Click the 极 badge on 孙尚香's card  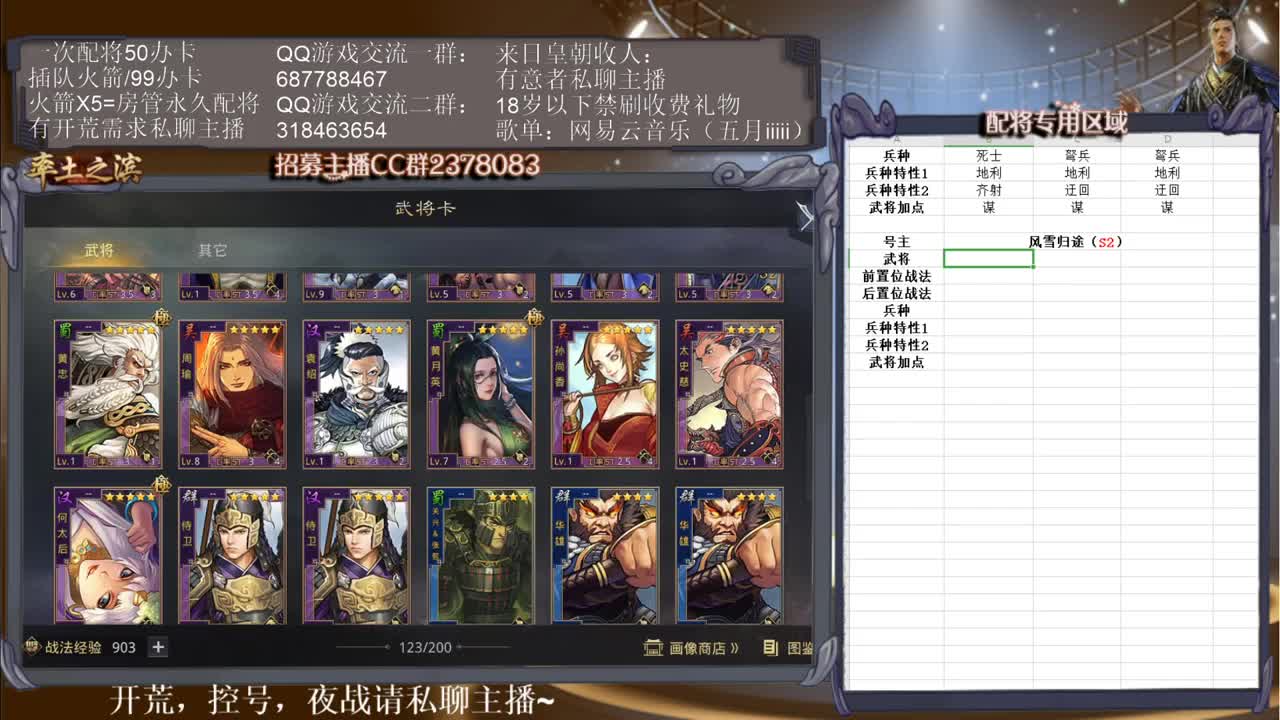pos(533,315)
